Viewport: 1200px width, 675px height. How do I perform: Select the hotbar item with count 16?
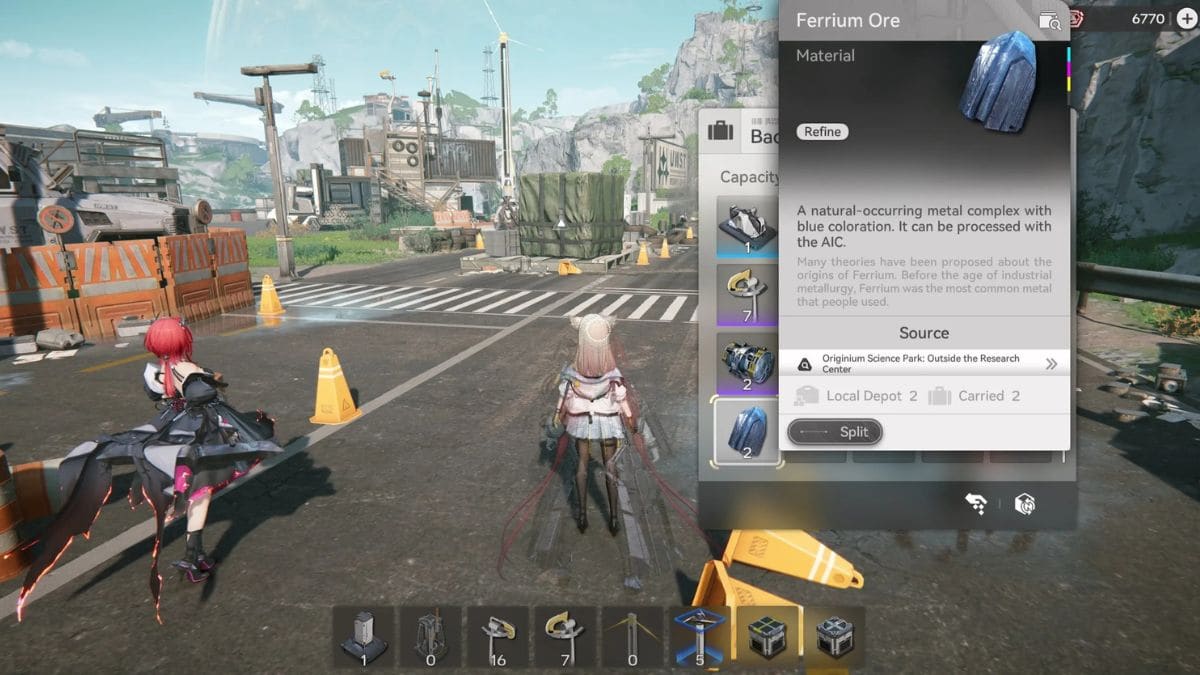point(498,636)
